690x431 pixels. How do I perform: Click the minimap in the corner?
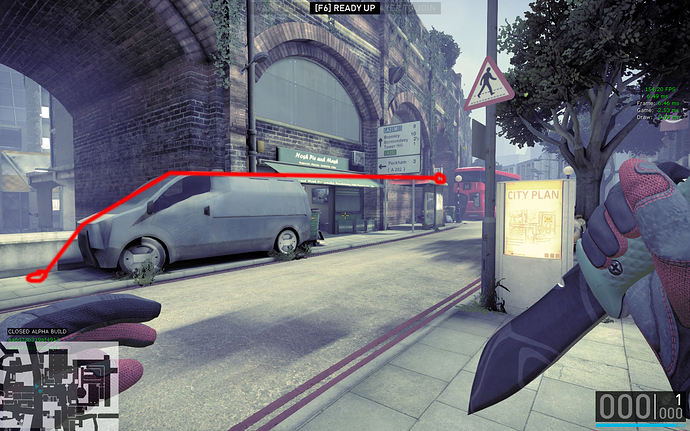click(x=59, y=386)
